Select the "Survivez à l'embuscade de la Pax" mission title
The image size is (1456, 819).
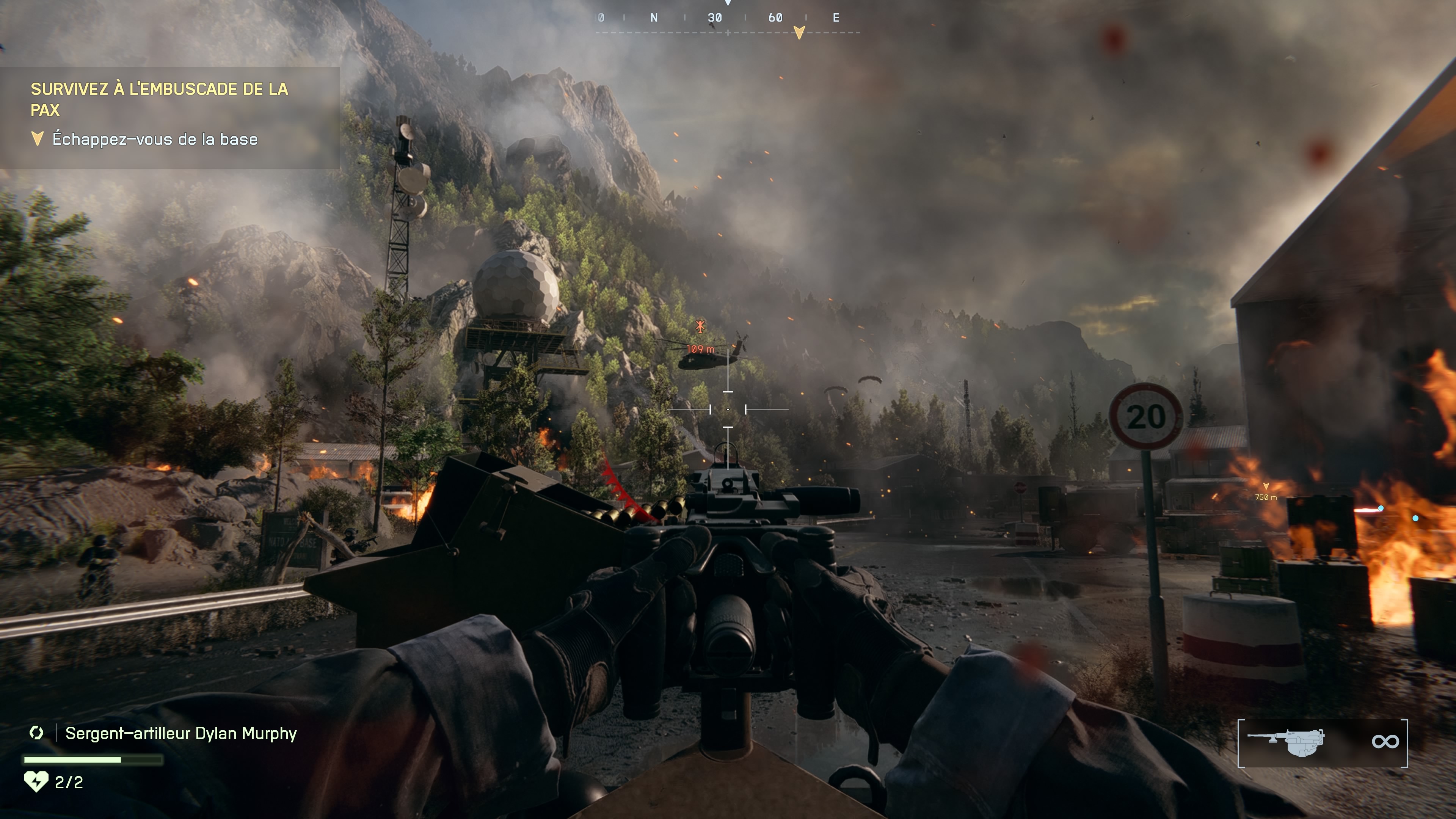159,99
